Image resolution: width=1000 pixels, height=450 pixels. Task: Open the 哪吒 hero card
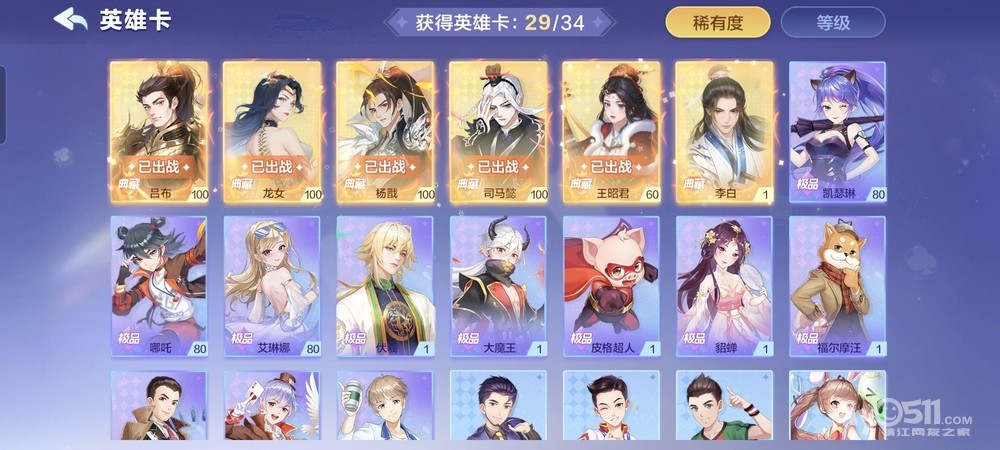[x=158, y=285]
